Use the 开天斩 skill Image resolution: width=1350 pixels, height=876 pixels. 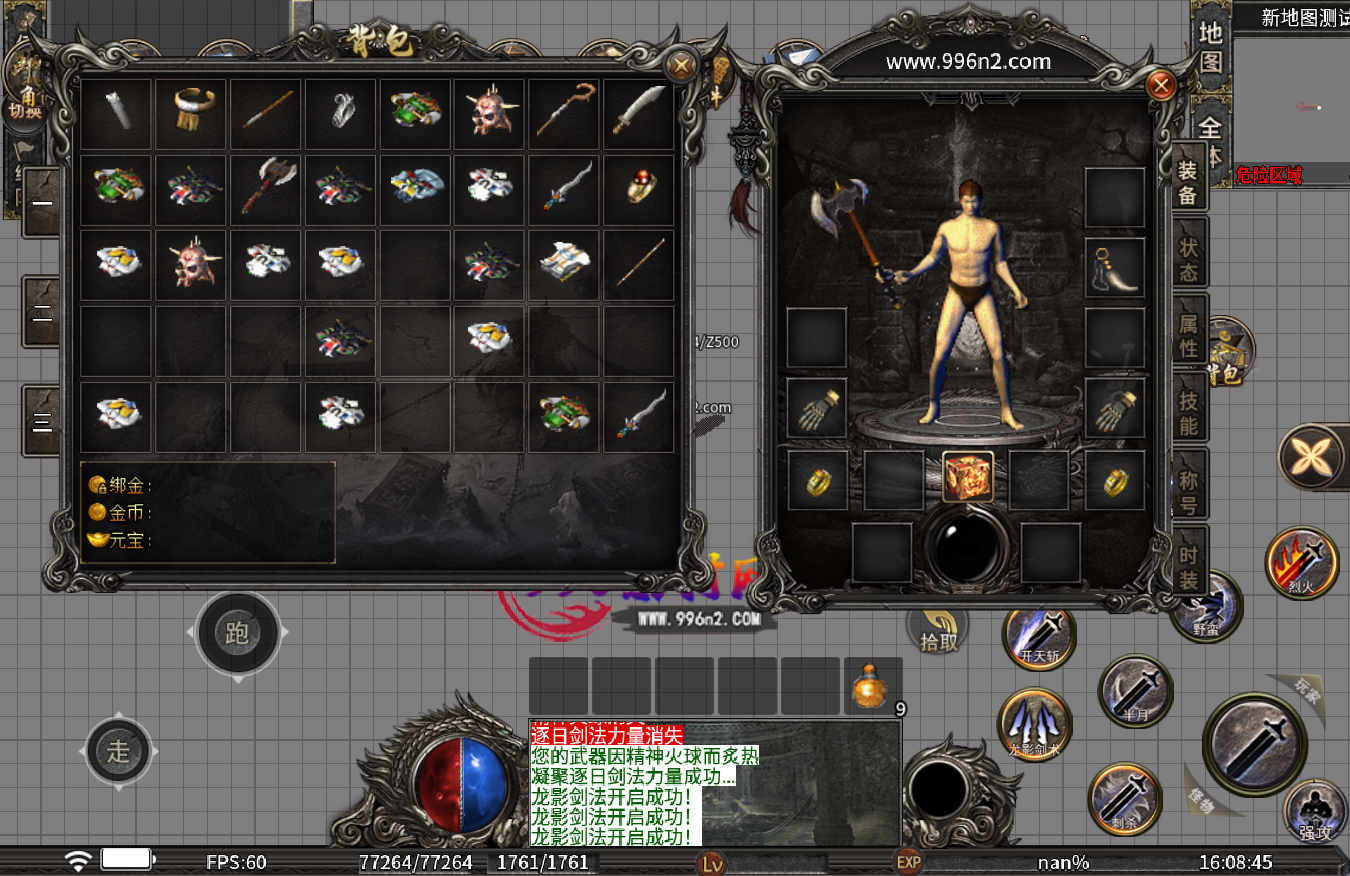(x=1039, y=635)
